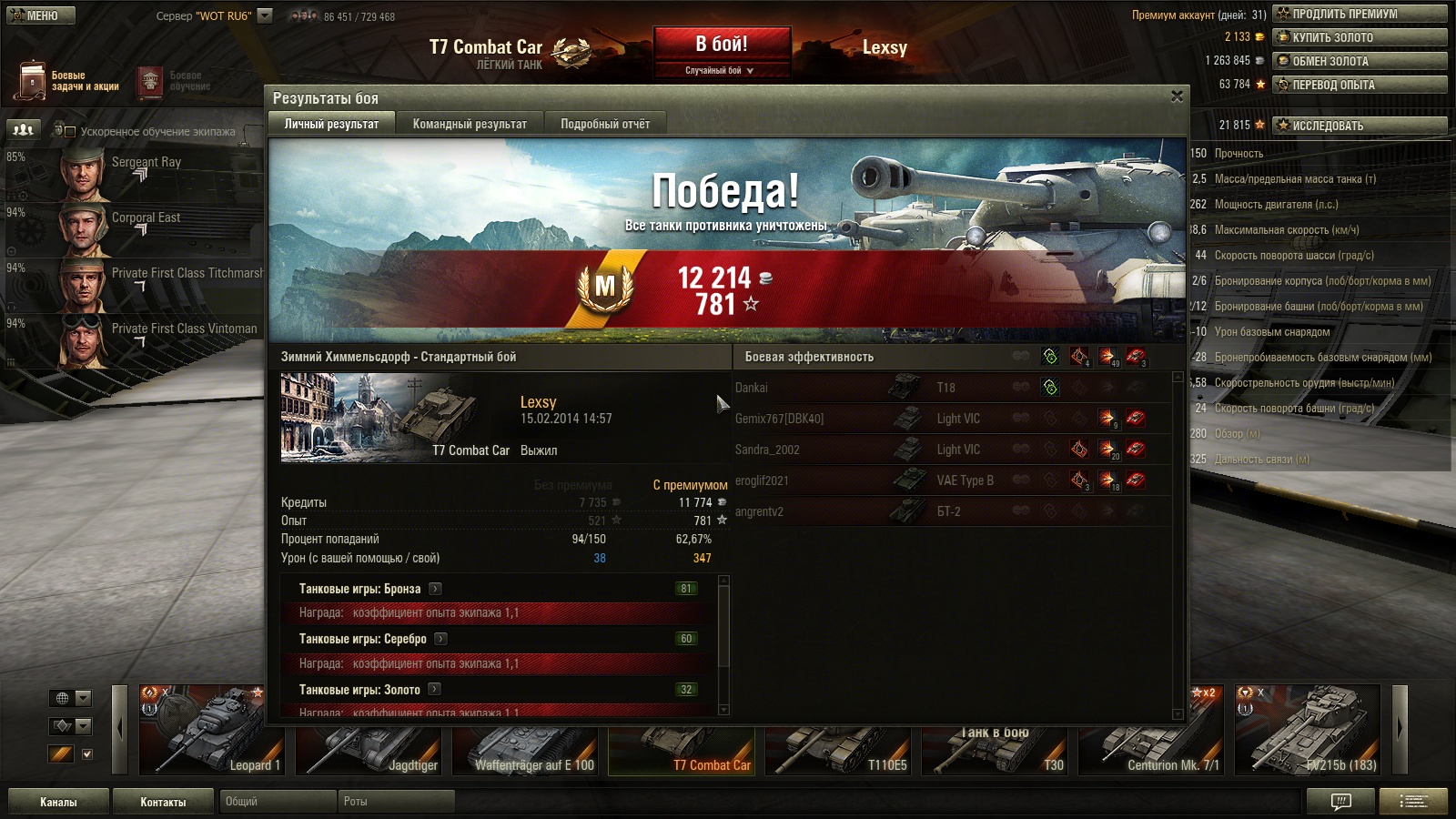Close the battle results window
Viewport: 1456px width, 819px height.
tap(1177, 96)
